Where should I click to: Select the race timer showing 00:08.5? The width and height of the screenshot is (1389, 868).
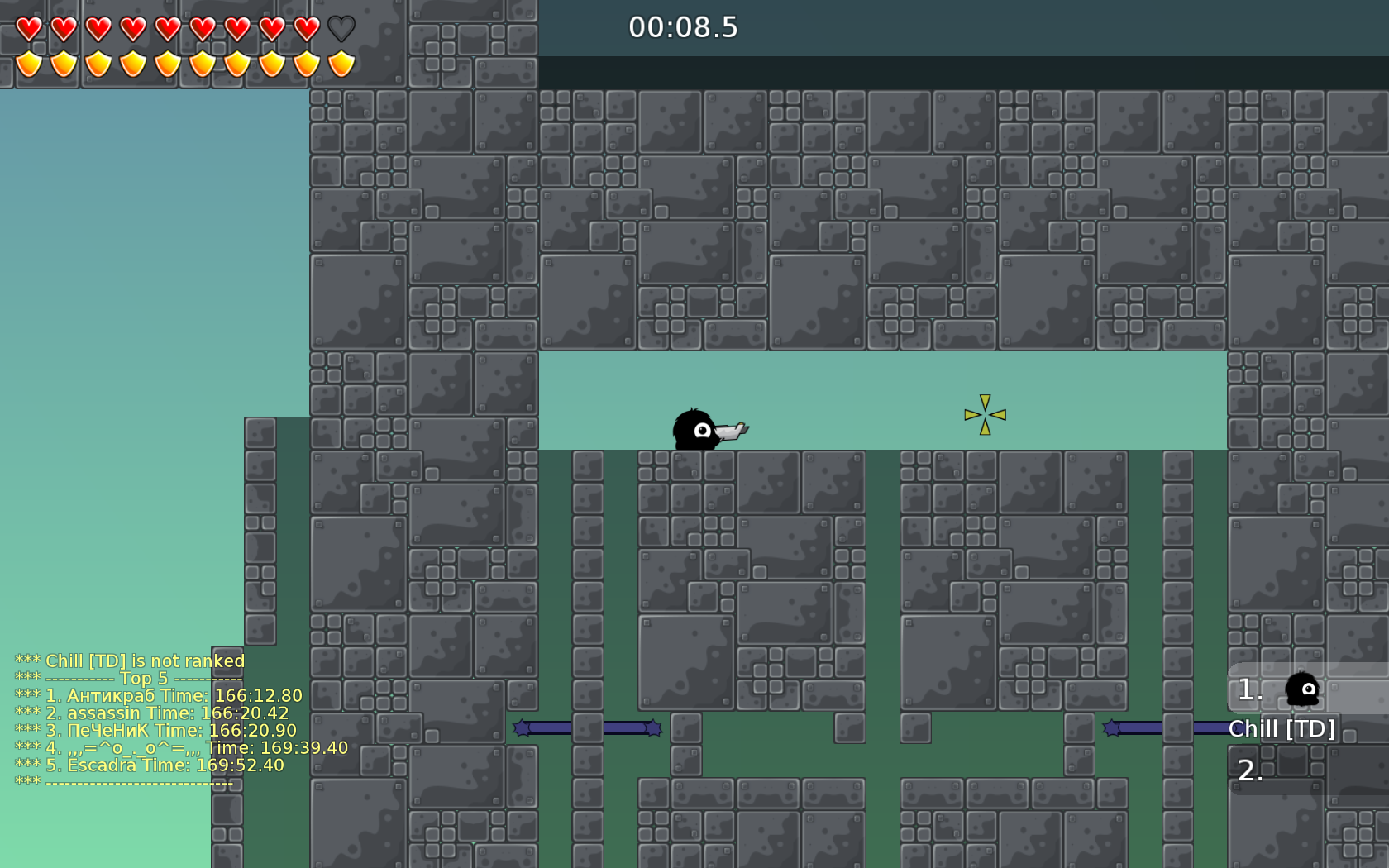click(682, 27)
